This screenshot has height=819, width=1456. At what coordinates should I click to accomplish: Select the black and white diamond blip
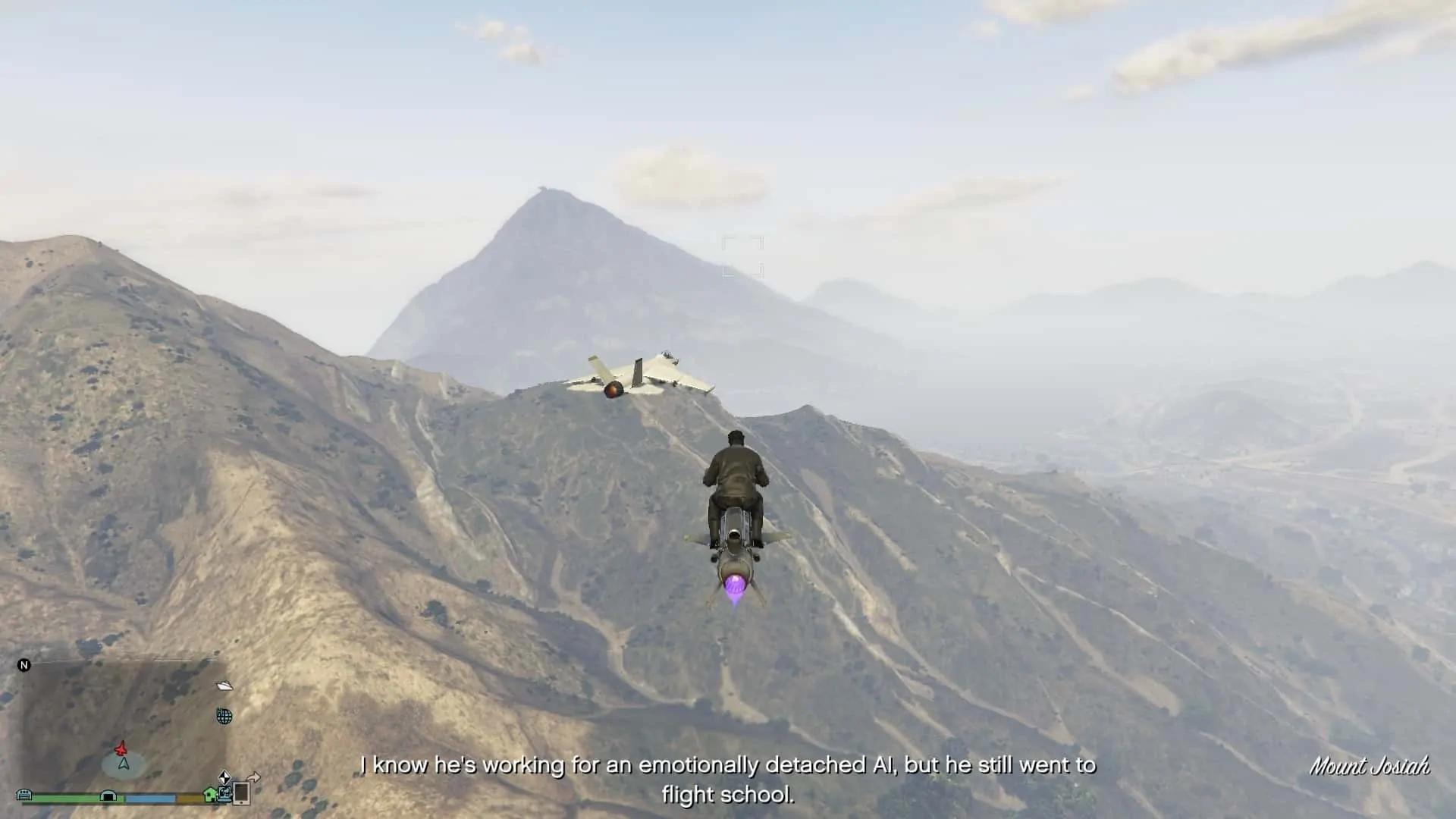[x=224, y=777]
